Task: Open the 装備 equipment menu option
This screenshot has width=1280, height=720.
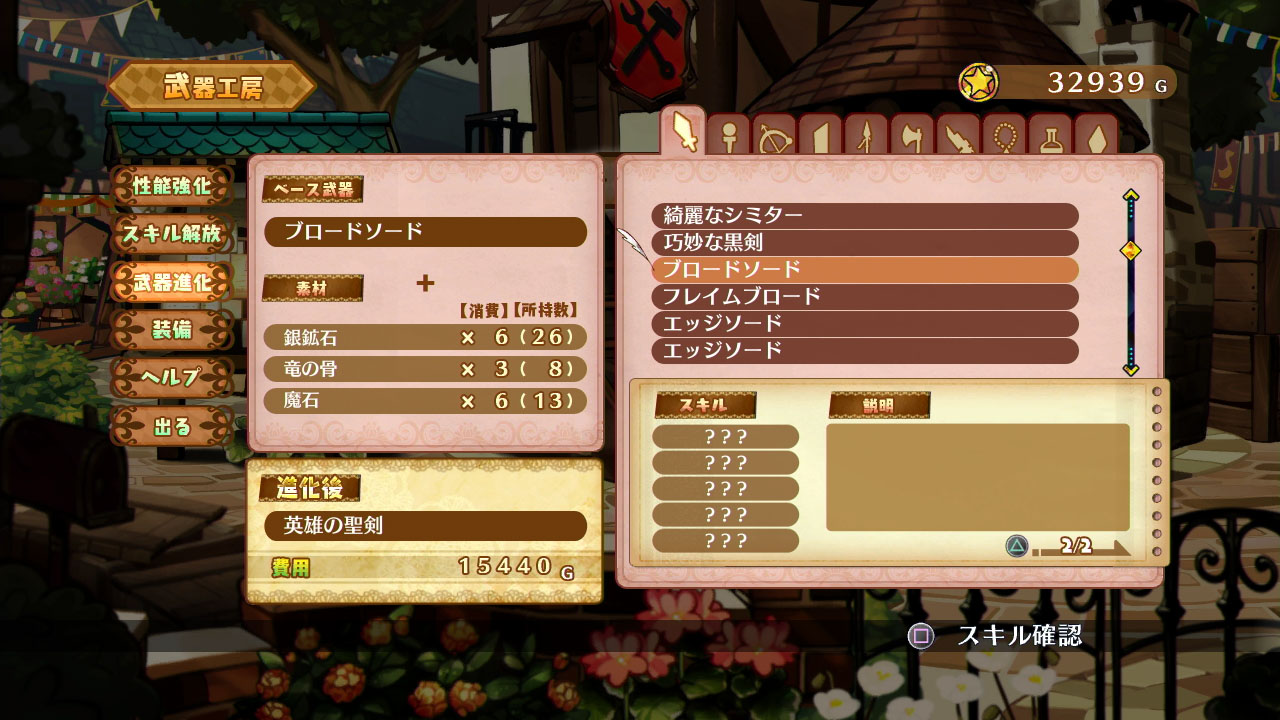Action: click(x=172, y=330)
